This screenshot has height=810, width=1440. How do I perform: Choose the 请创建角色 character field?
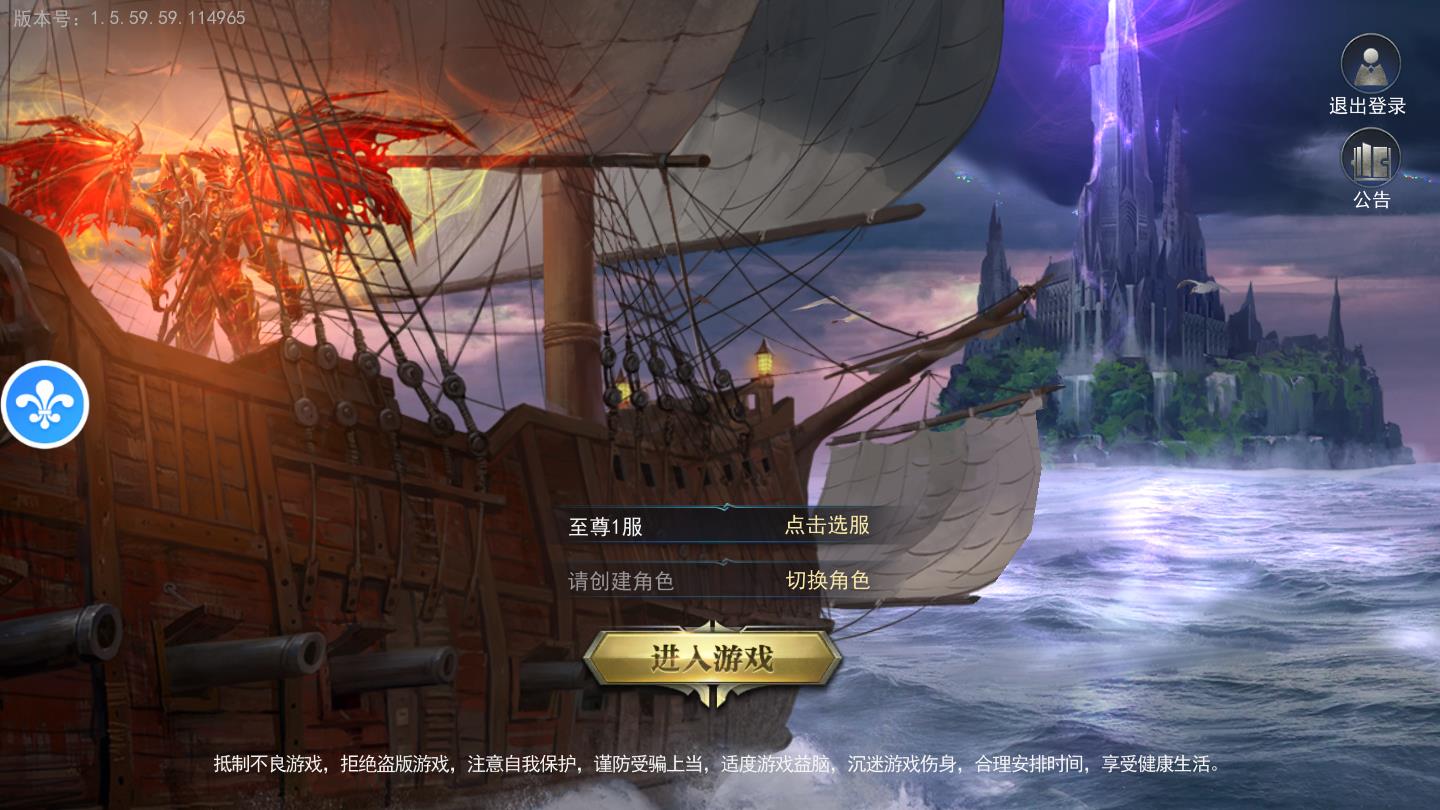click(x=621, y=581)
